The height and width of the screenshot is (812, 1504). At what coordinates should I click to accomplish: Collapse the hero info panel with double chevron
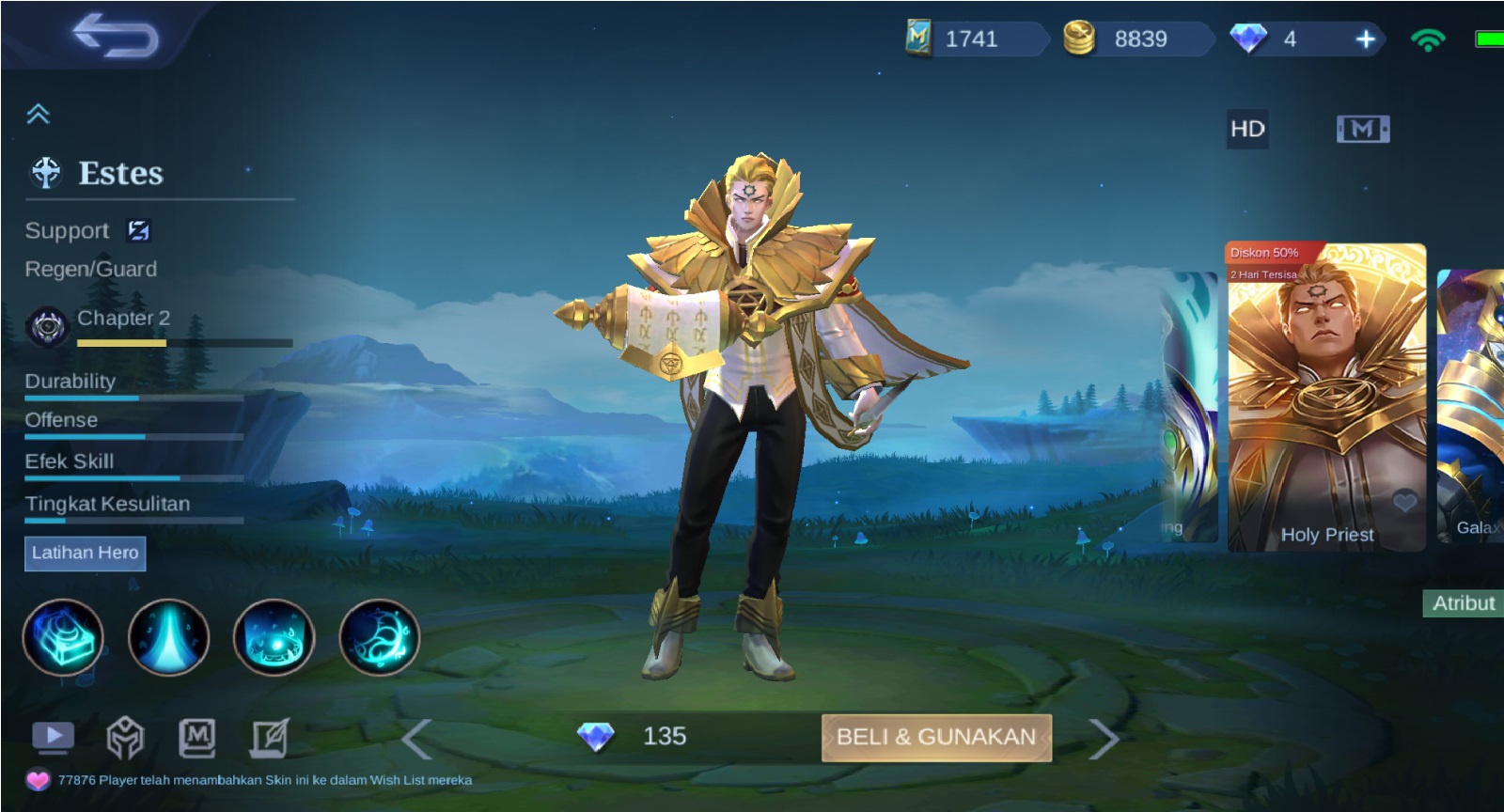tap(37, 113)
